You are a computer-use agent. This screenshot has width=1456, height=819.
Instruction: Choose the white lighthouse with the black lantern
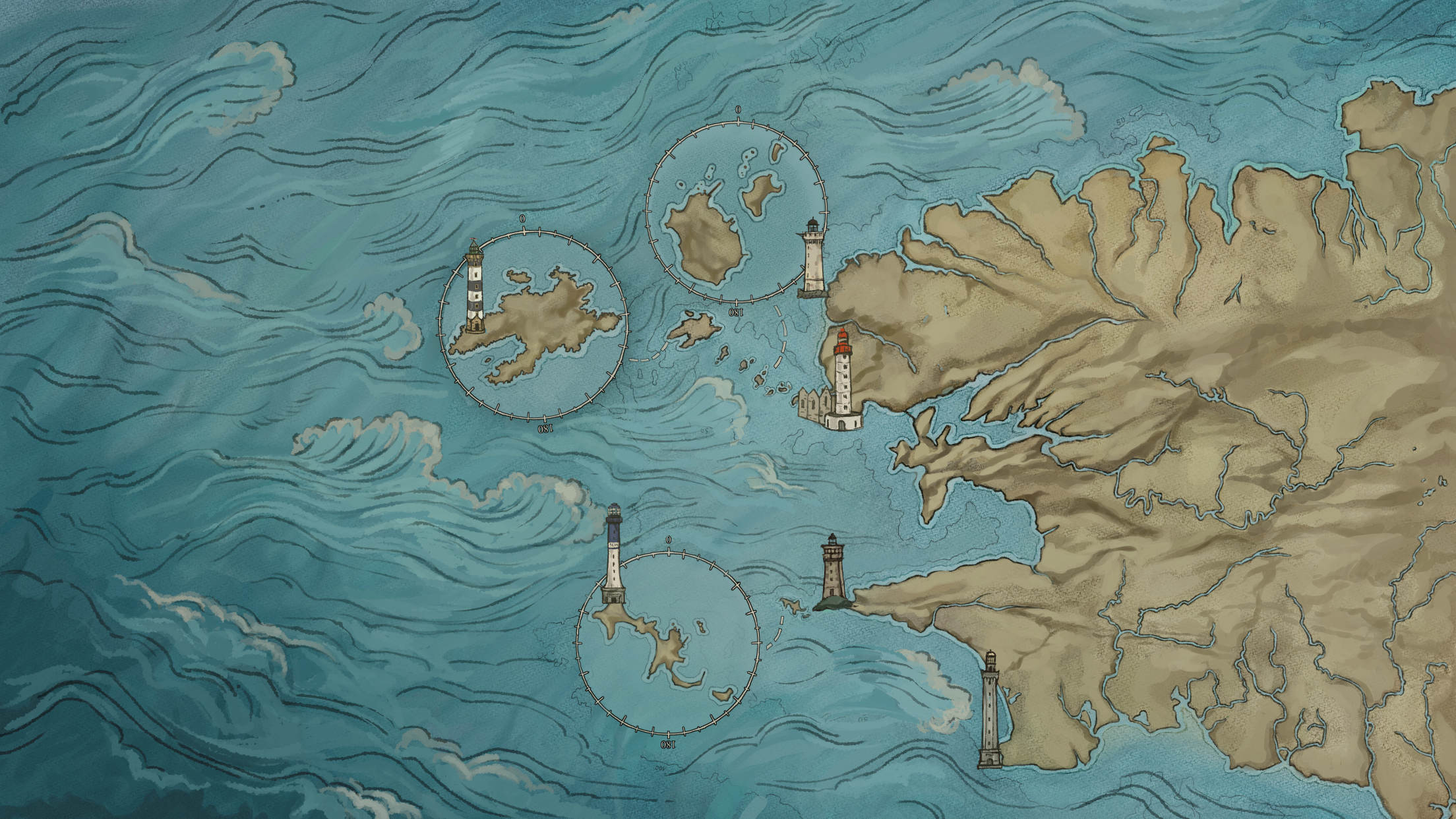coord(812,258)
